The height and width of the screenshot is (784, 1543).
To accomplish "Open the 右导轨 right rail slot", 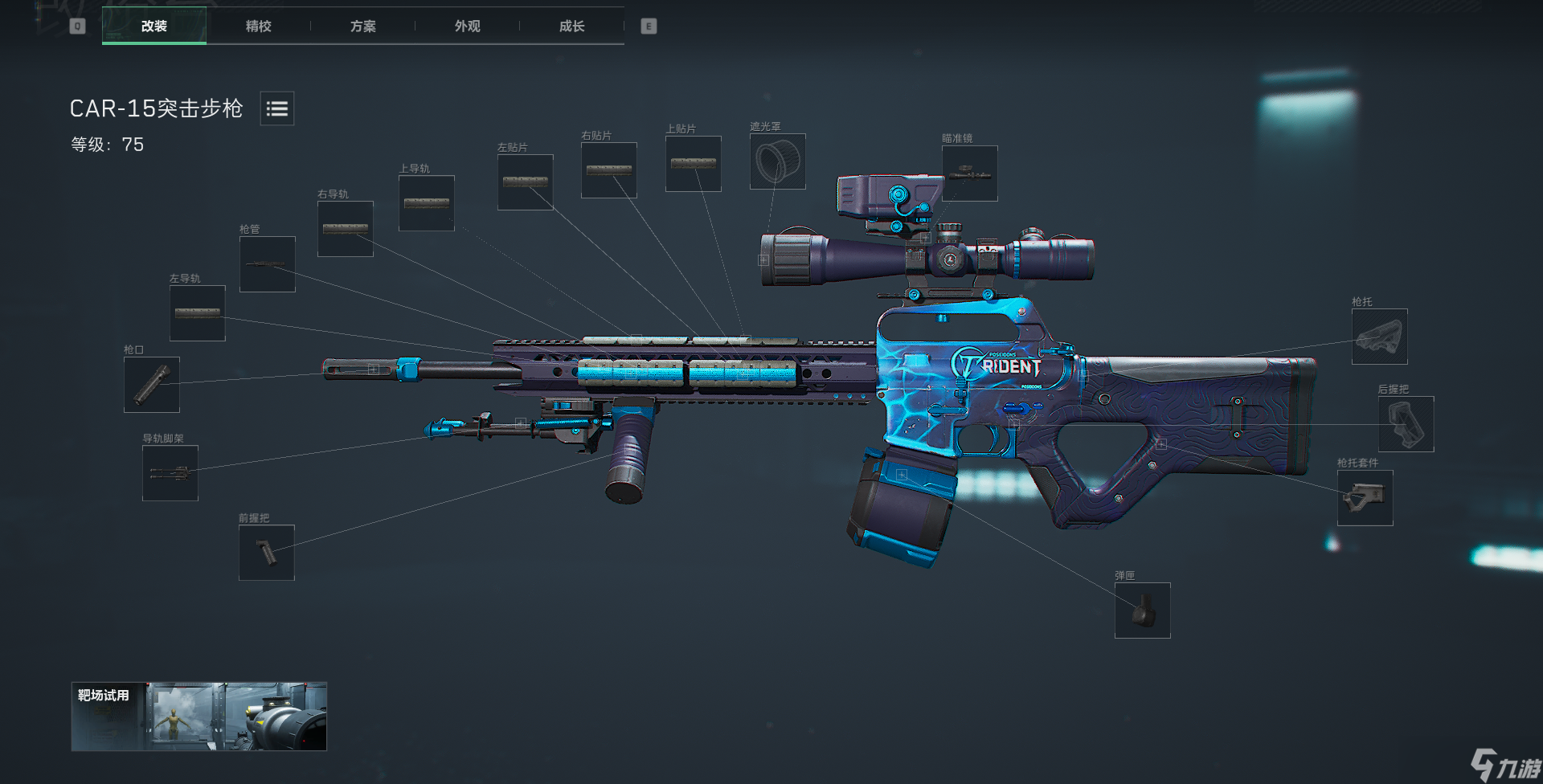I will click(346, 229).
